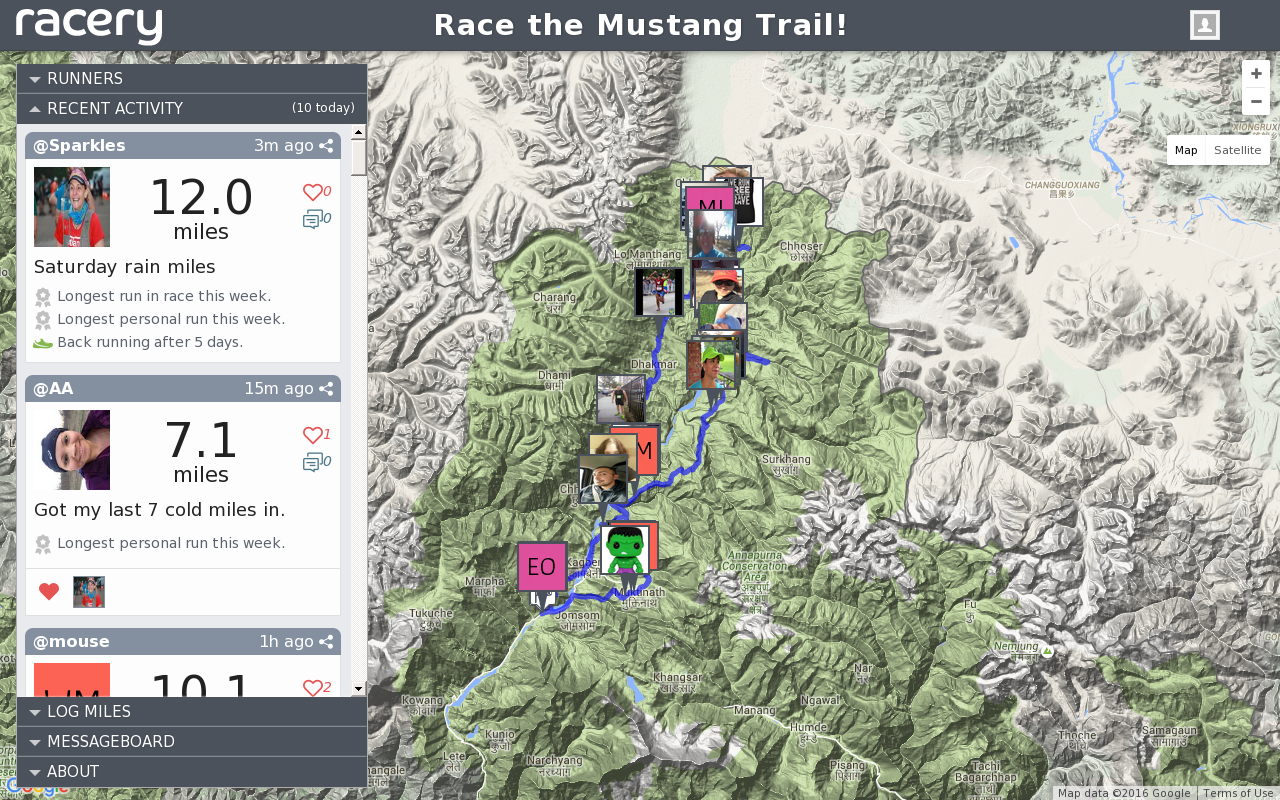Click the share icon on @Sparkles post
This screenshot has height=800, width=1280.
327,145
